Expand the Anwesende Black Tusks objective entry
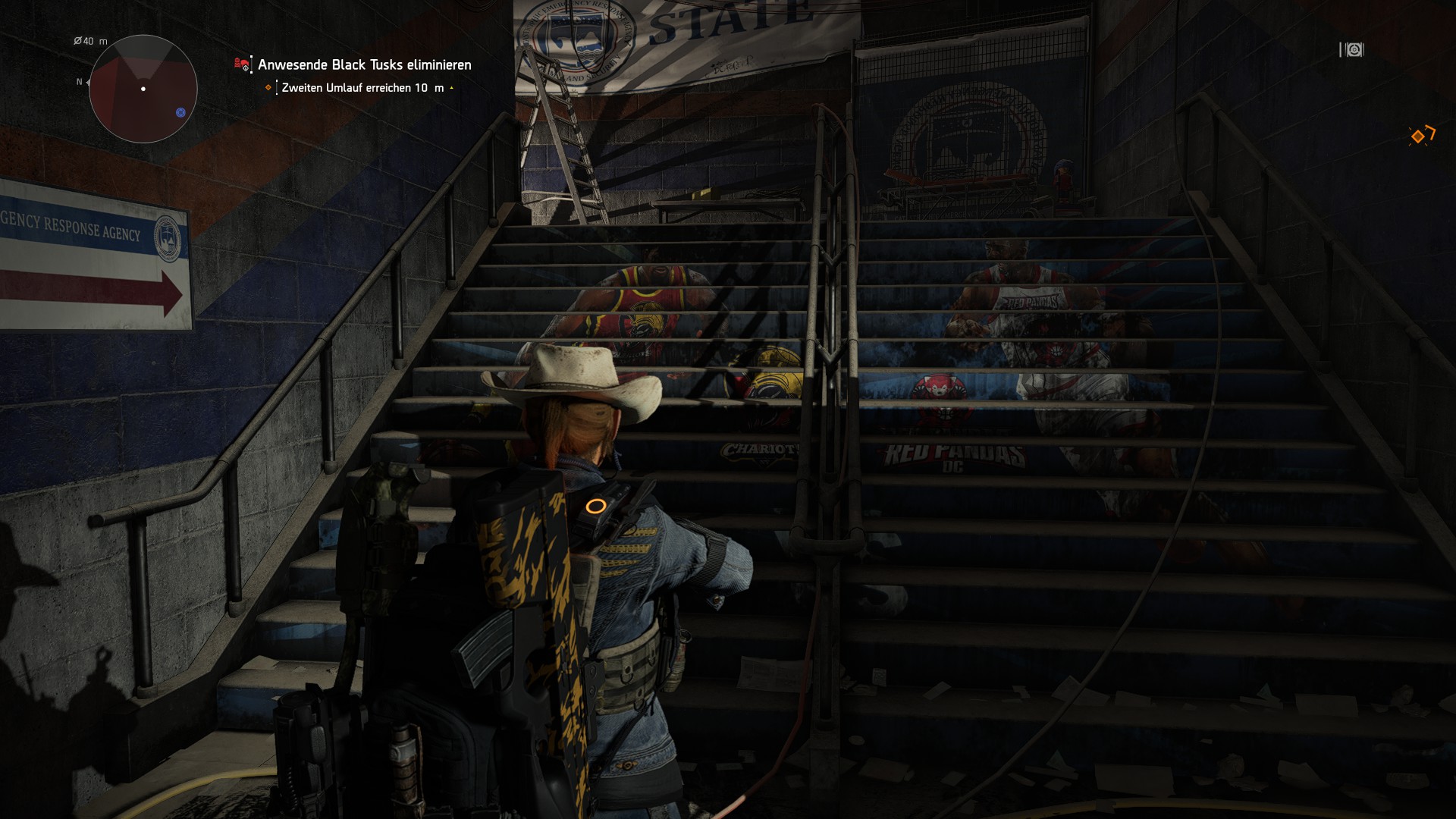 [x=363, y=65]
